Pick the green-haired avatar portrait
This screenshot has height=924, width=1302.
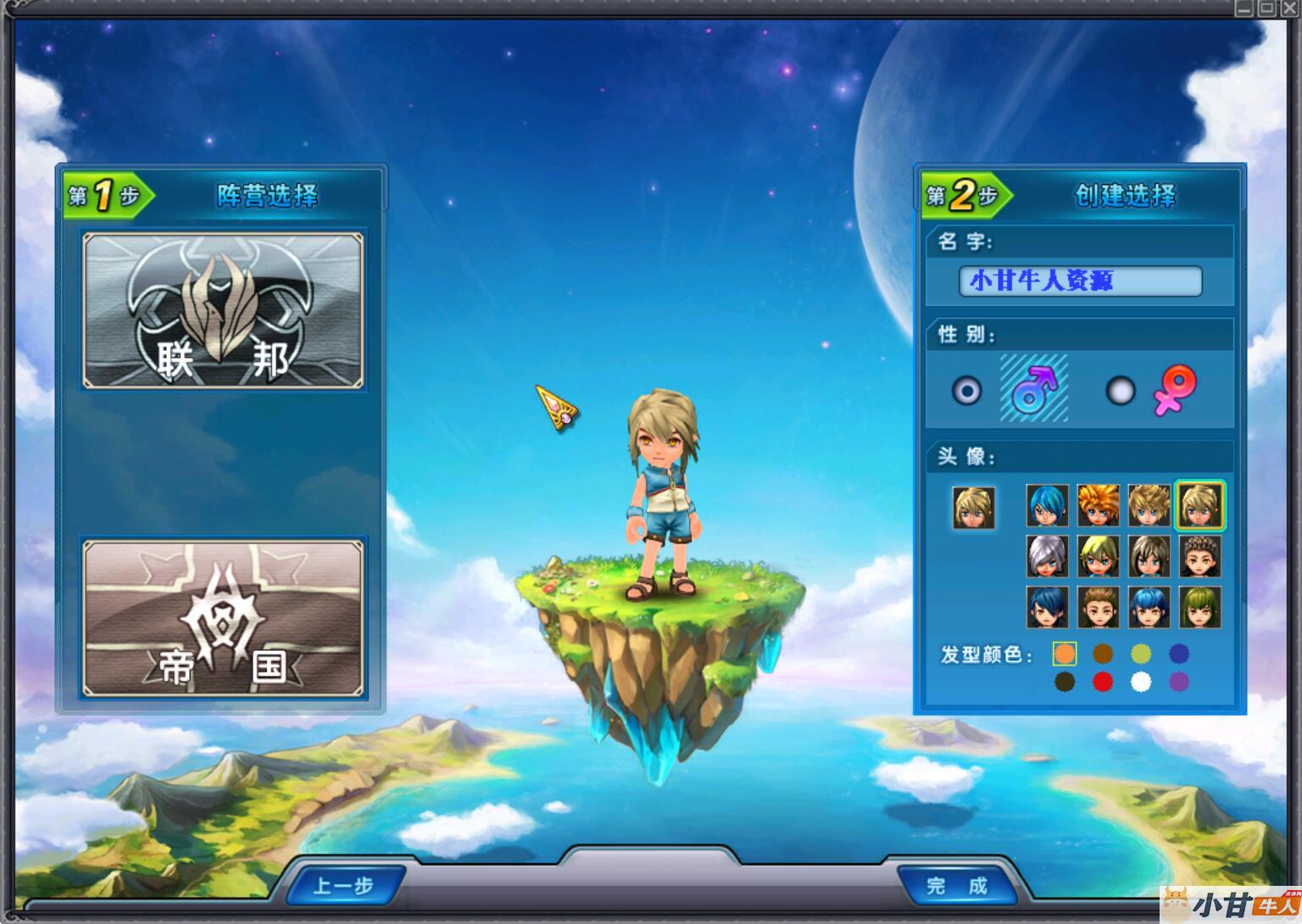1200,608
